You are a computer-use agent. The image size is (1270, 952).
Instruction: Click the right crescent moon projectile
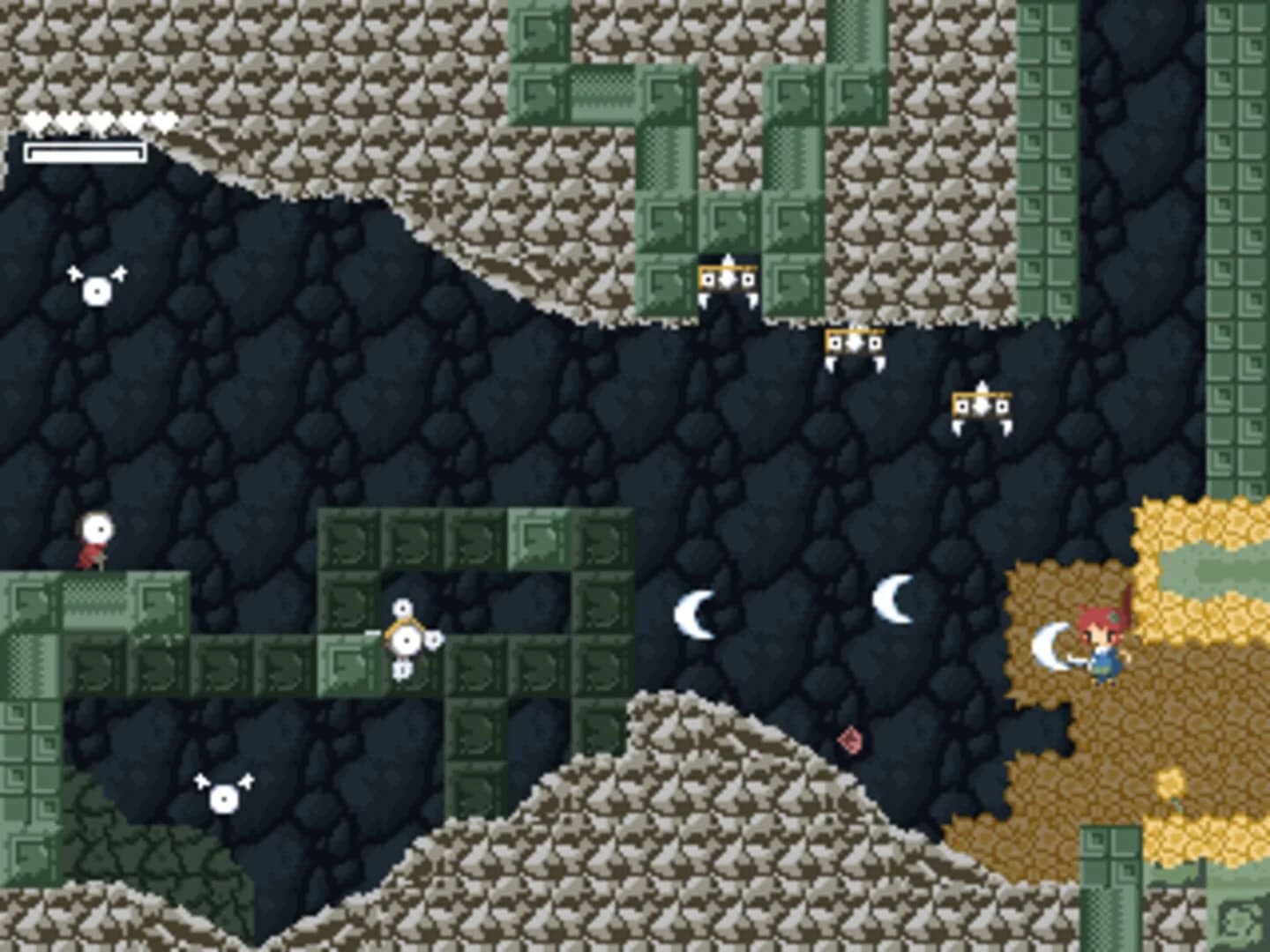895,598
